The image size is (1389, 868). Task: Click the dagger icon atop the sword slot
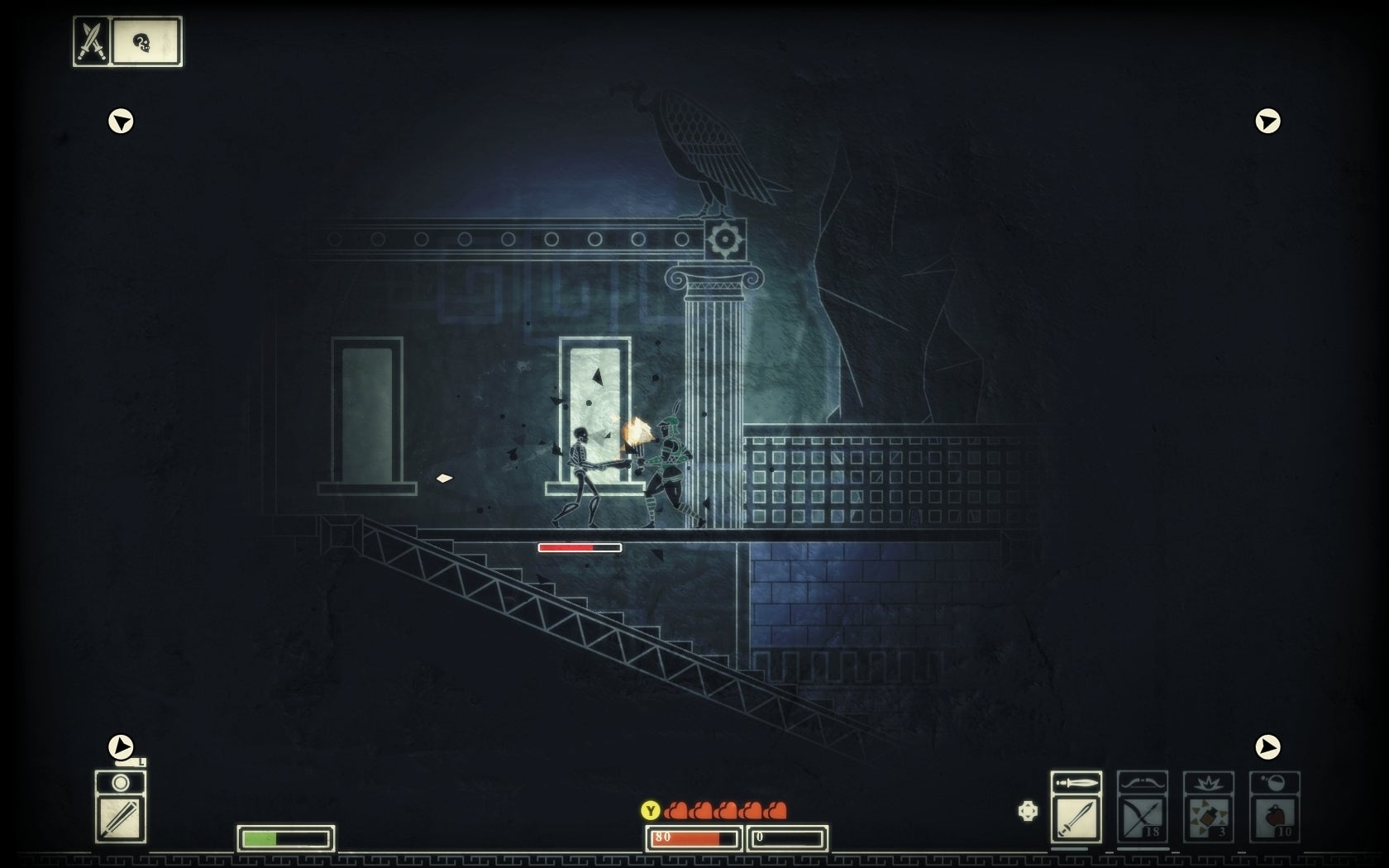[x=1076, y=781]
